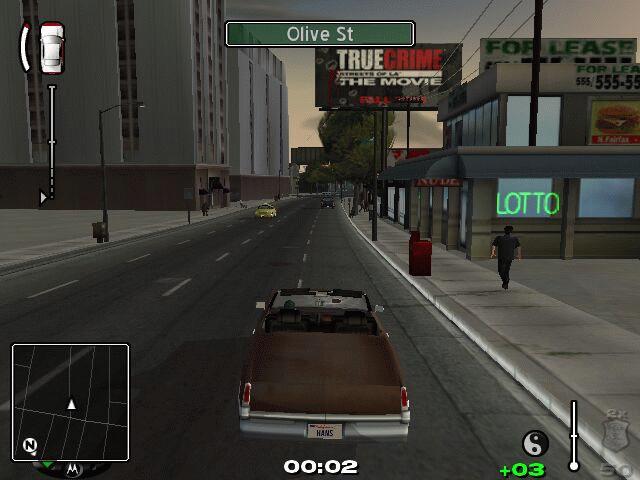The height and width of the screenshot is (480, 640).
Task: Click the north compass marker on minimap
Action: tap(30, 445)
